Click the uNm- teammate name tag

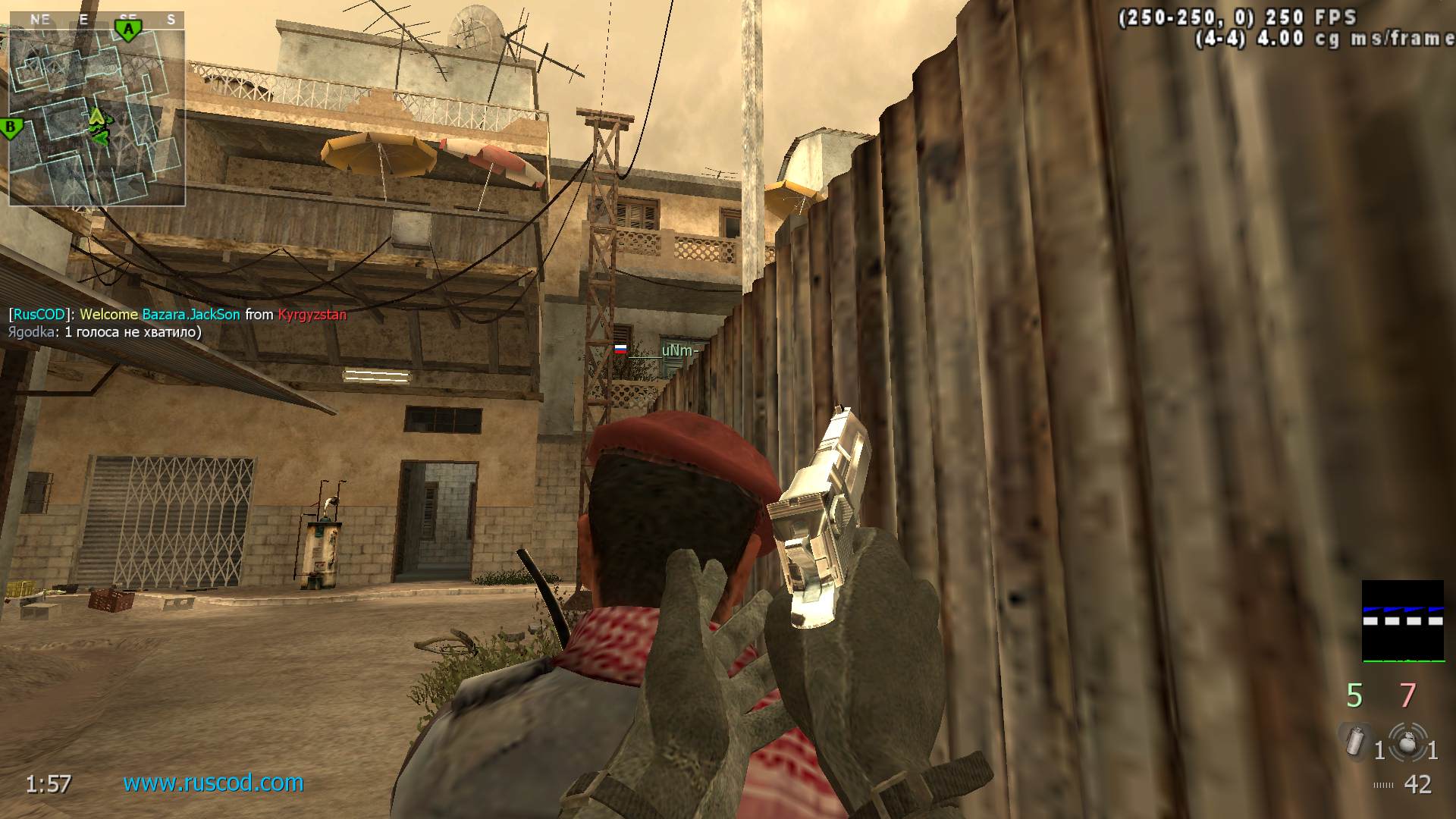pyautogui.click(x=677, y=350)
